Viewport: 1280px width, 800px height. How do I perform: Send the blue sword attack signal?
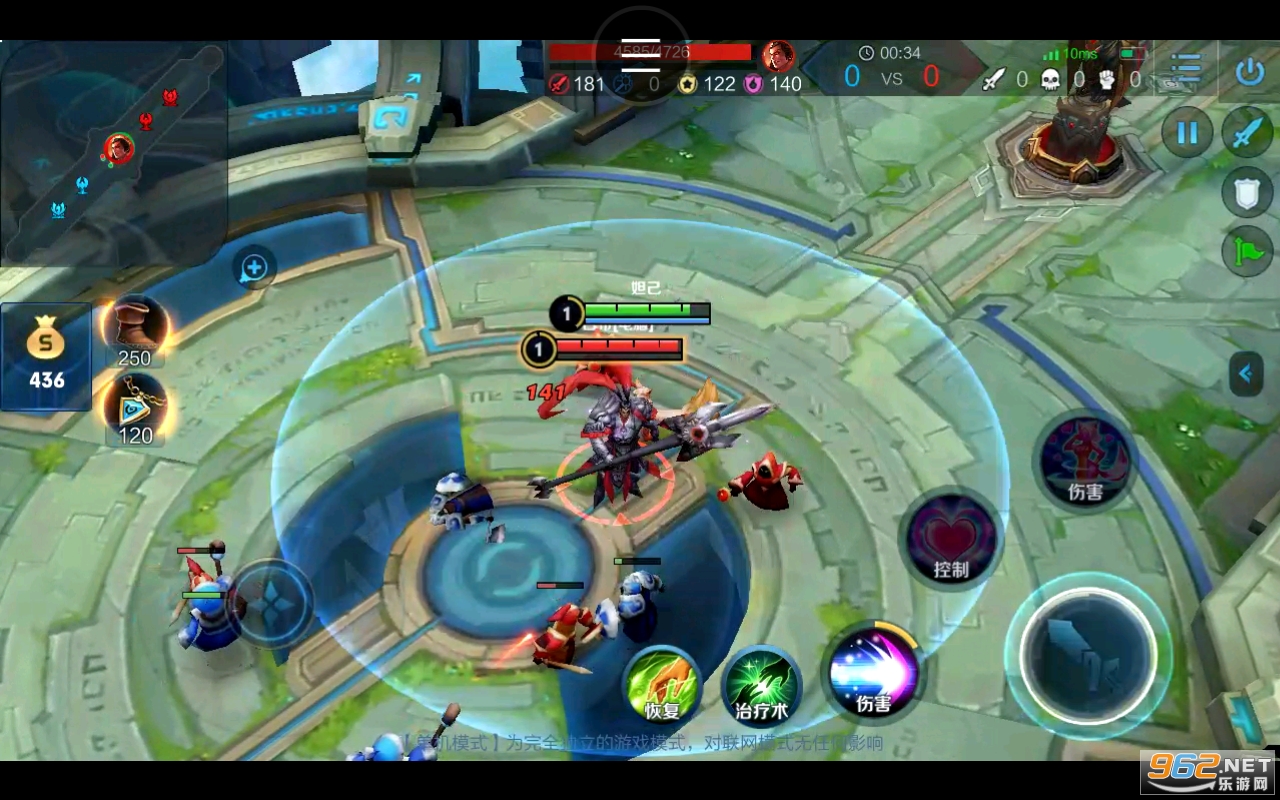(x=1247, y=133)
